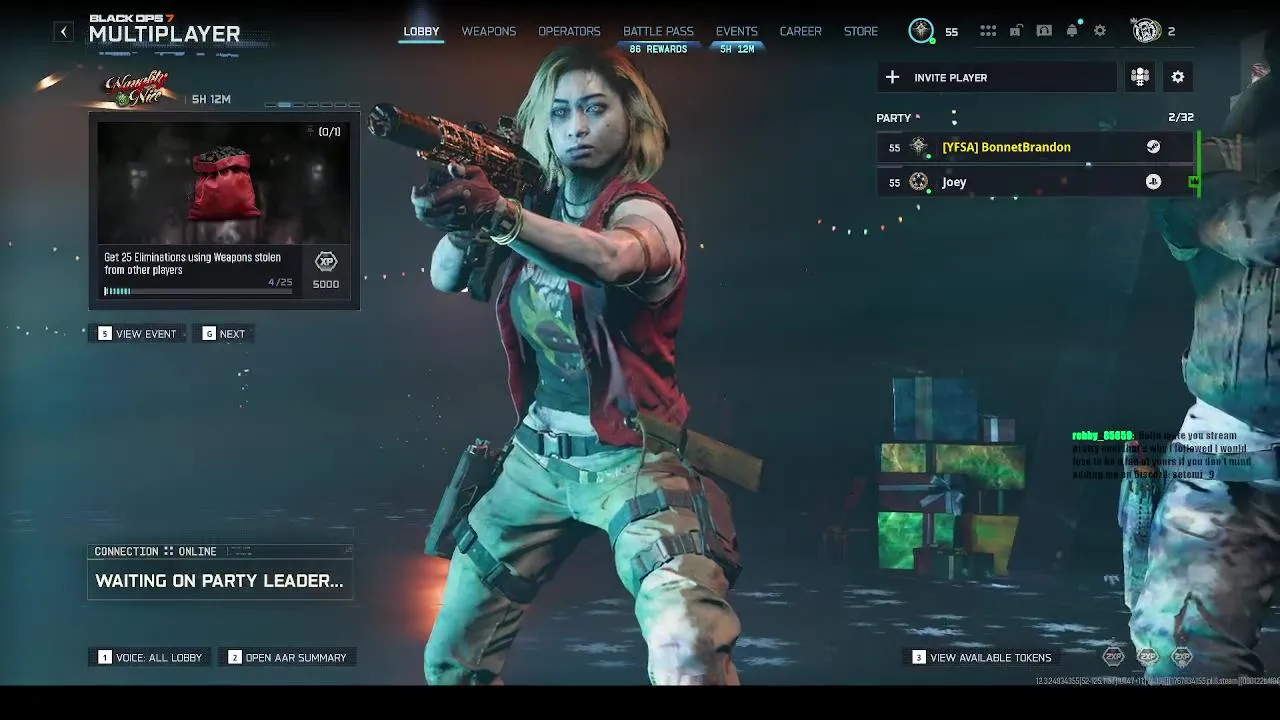Open the Naughty & Nice event challenge card

[223, 210]
